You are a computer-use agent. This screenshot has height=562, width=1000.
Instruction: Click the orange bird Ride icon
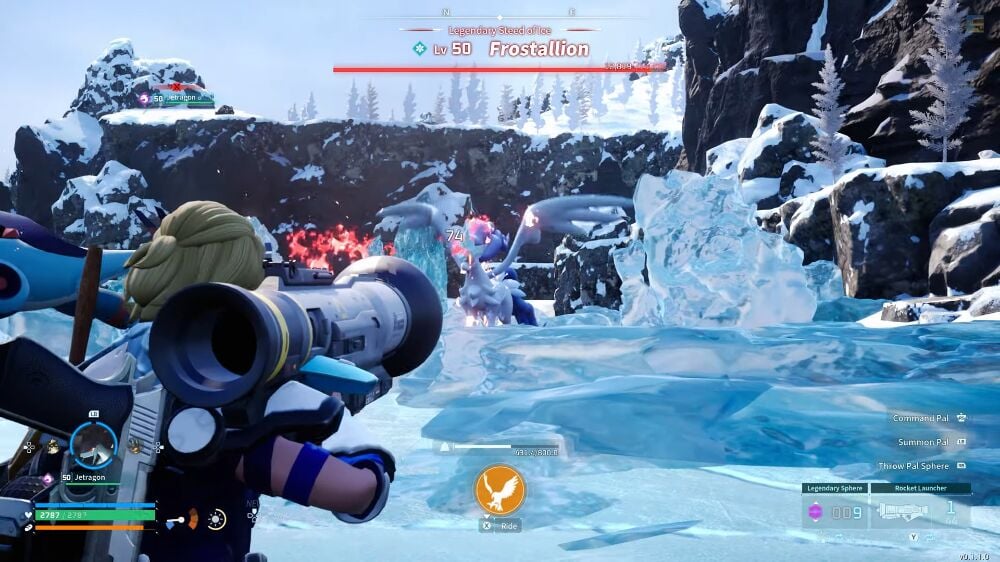[x=499, y=490]
